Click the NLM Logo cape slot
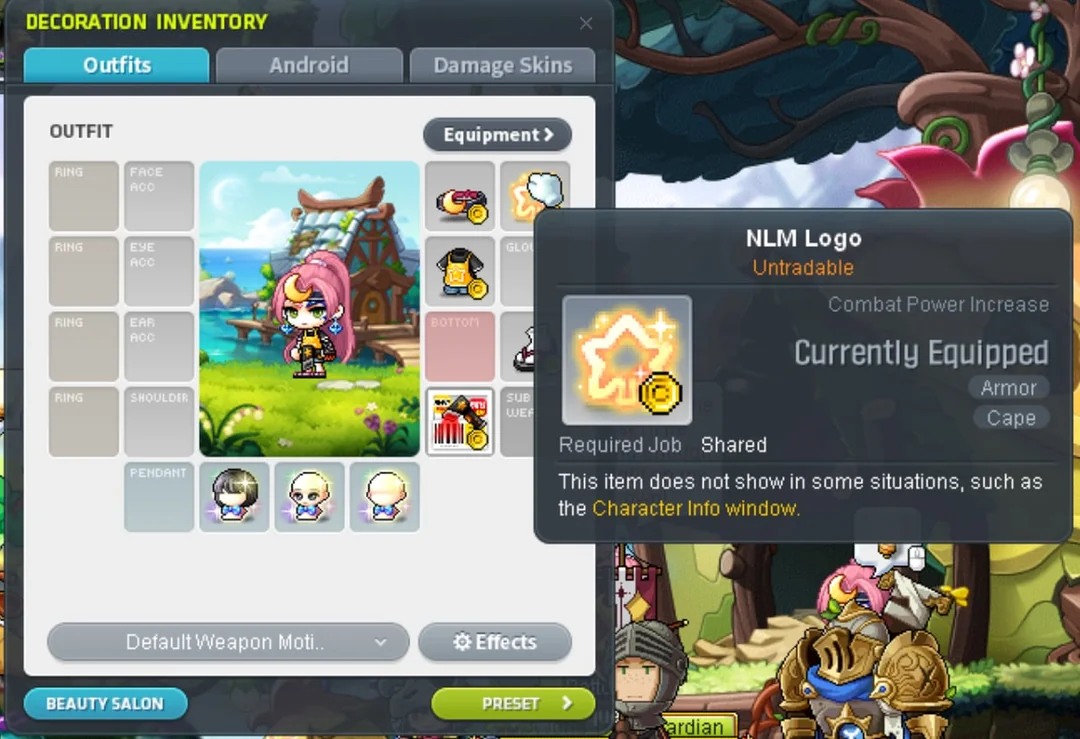This screenshot has height=739, width=1080. (534, 195)
